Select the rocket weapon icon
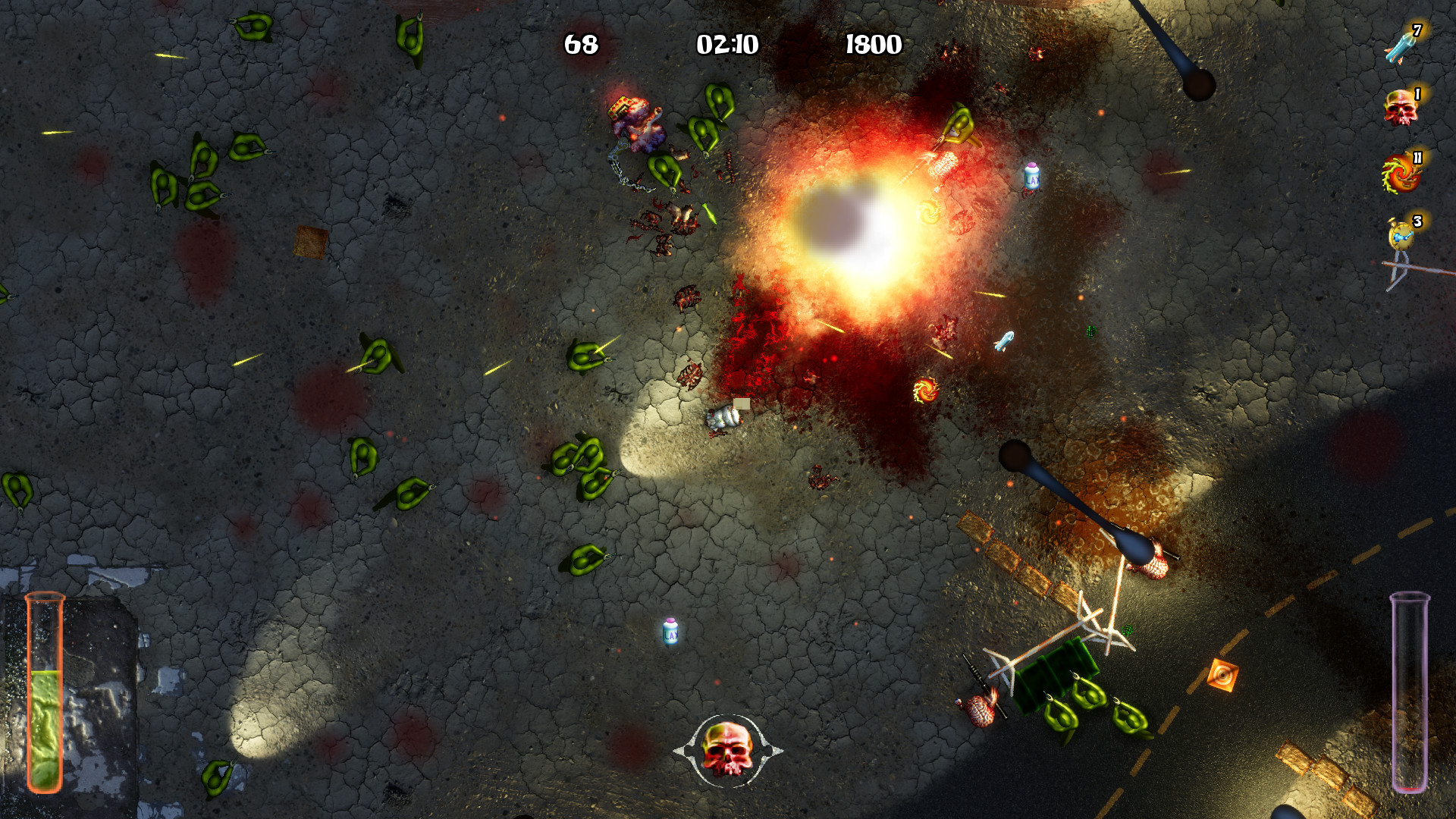This screenshot has width=1456, height=819. tap(1400, 47)
